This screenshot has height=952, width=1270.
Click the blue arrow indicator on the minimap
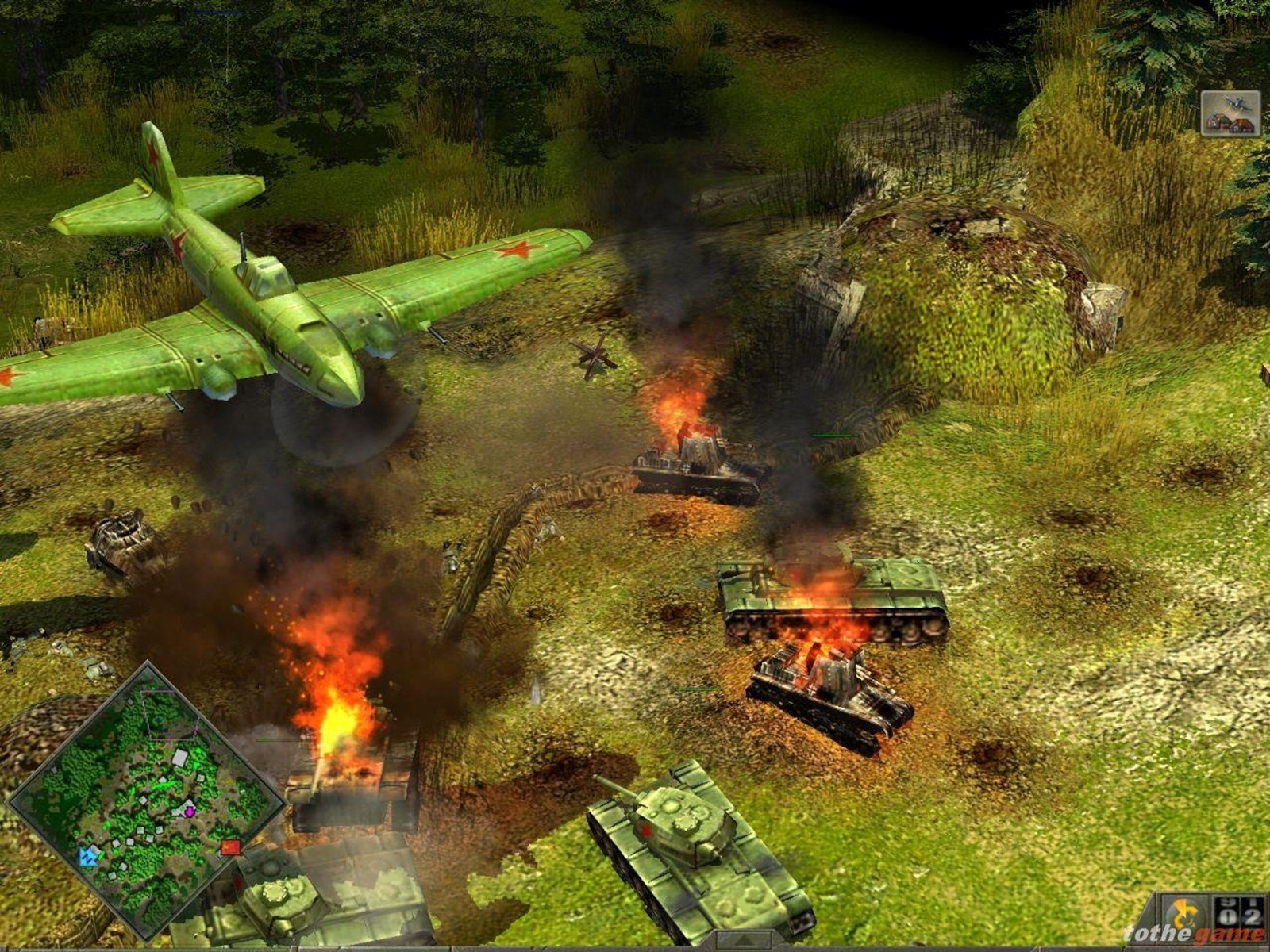[89, 857]
